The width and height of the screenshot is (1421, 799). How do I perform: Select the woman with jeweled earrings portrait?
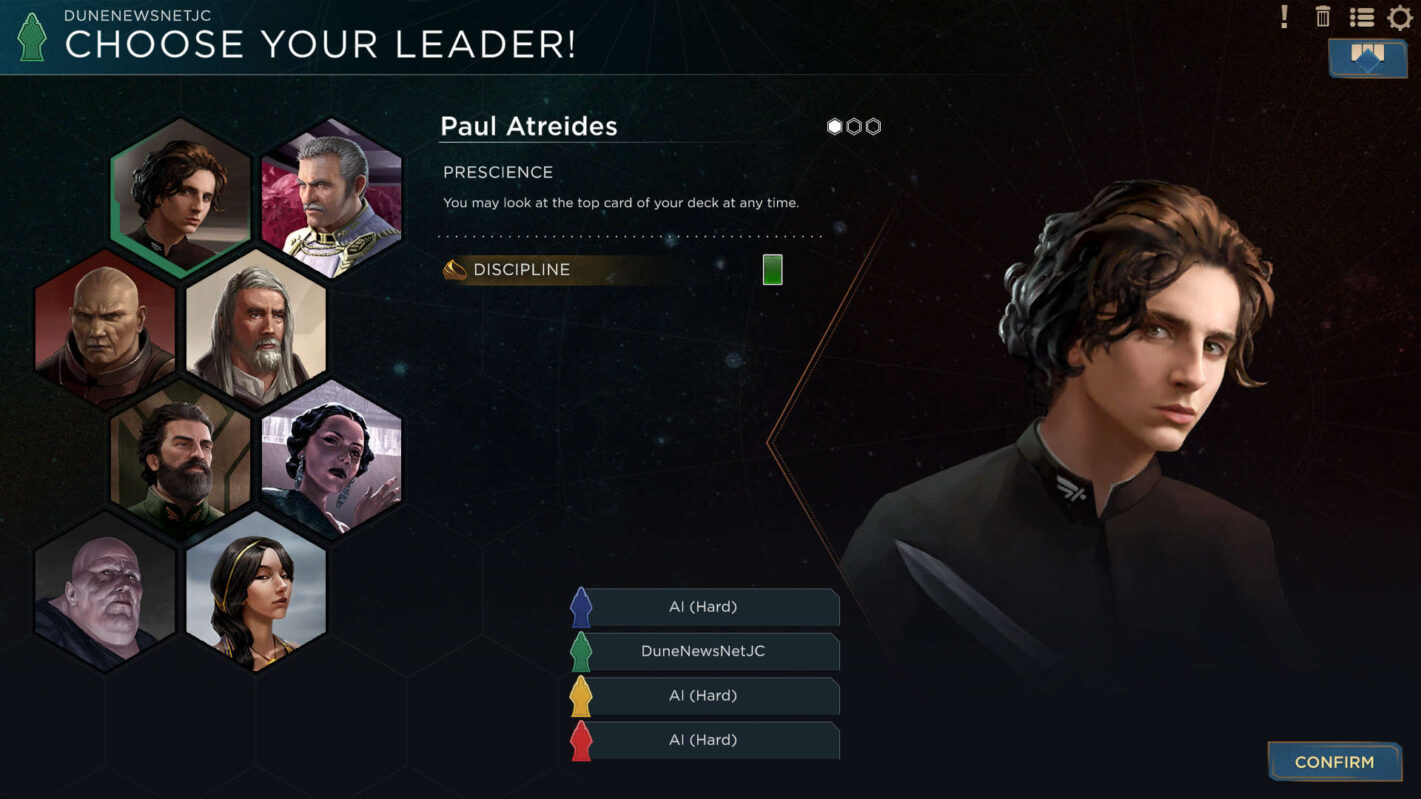(x=331, y=459)
